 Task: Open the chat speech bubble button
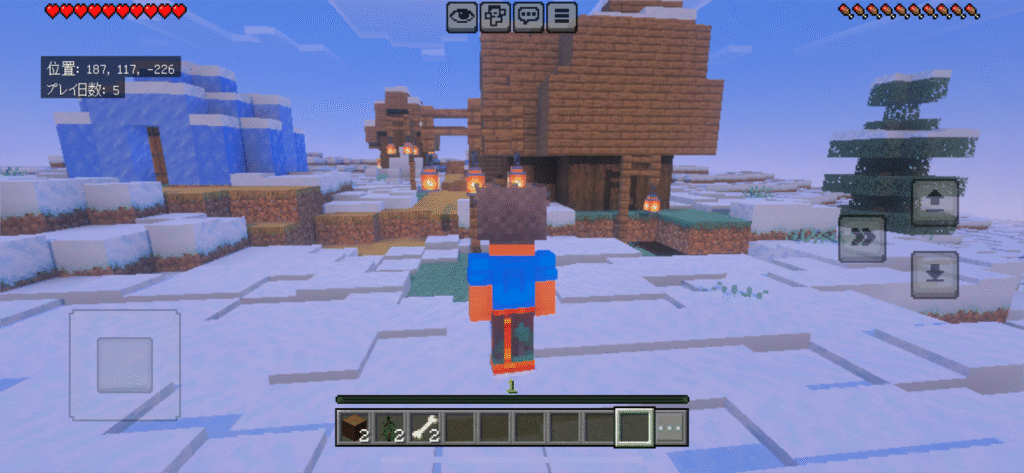click(x=528, y=16)
